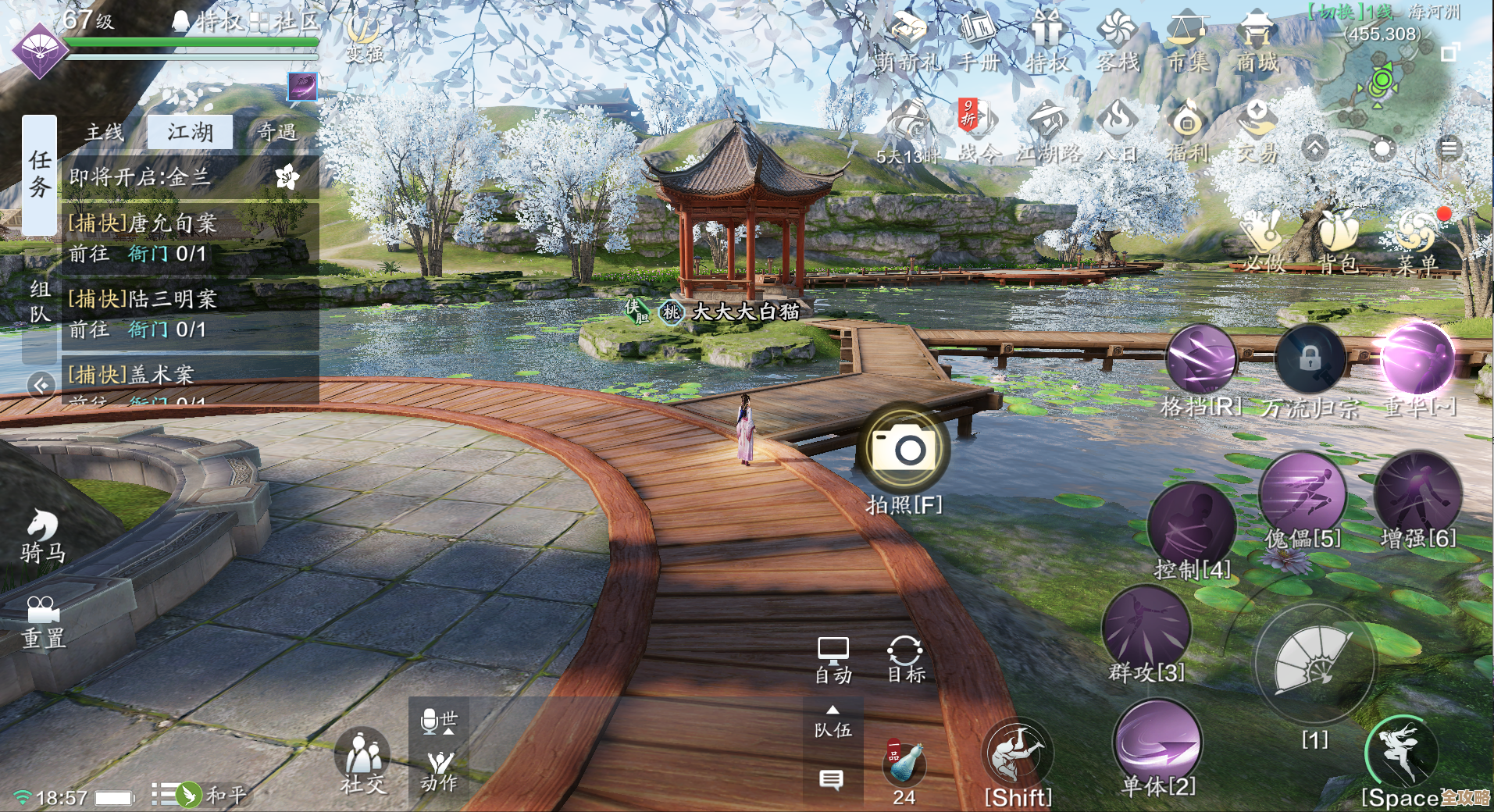Tap the 拍照 camera button
This screenshot has width=1494, height=812.
904,449
